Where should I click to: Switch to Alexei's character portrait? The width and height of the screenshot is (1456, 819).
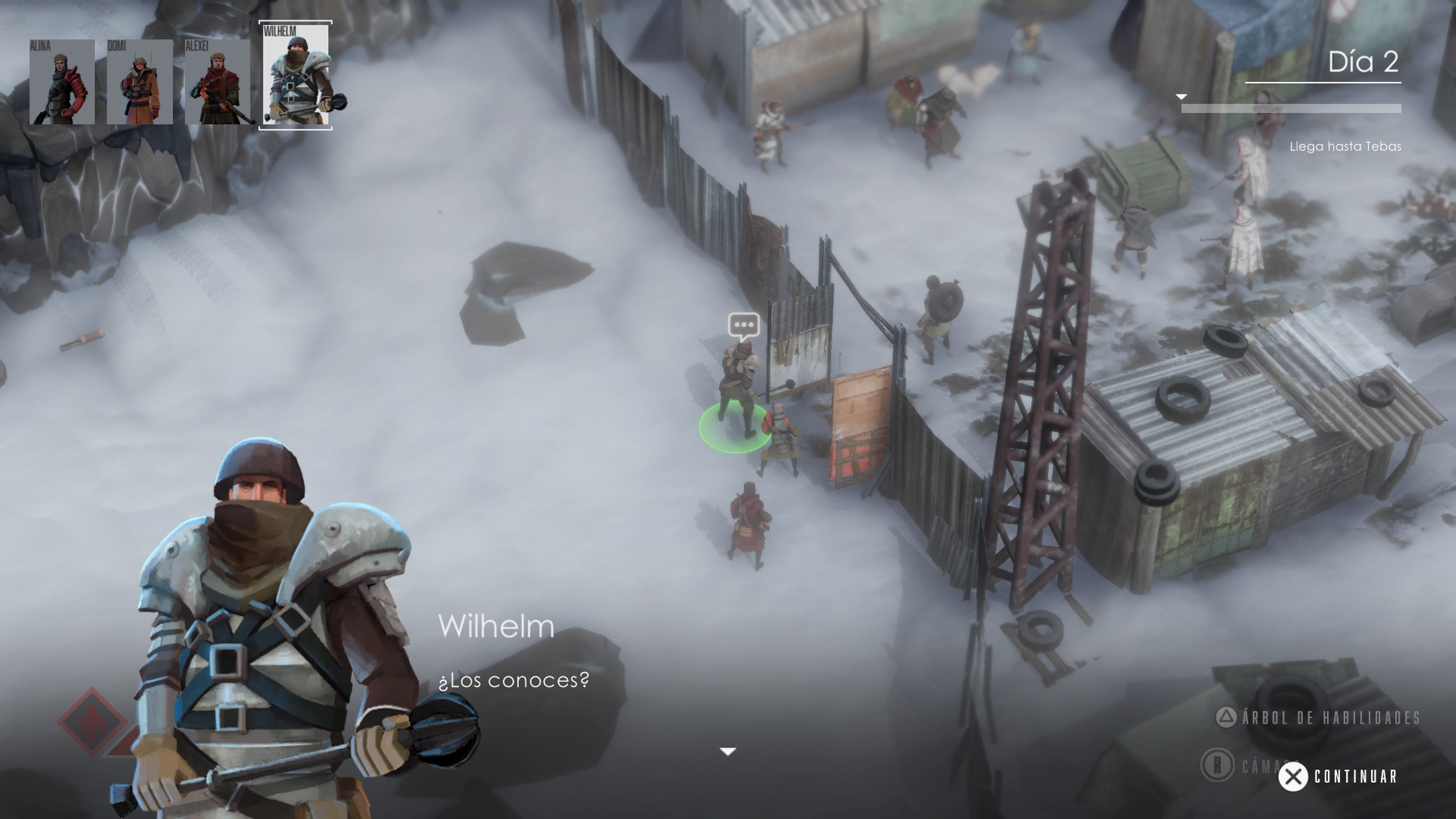click(218, 82)
